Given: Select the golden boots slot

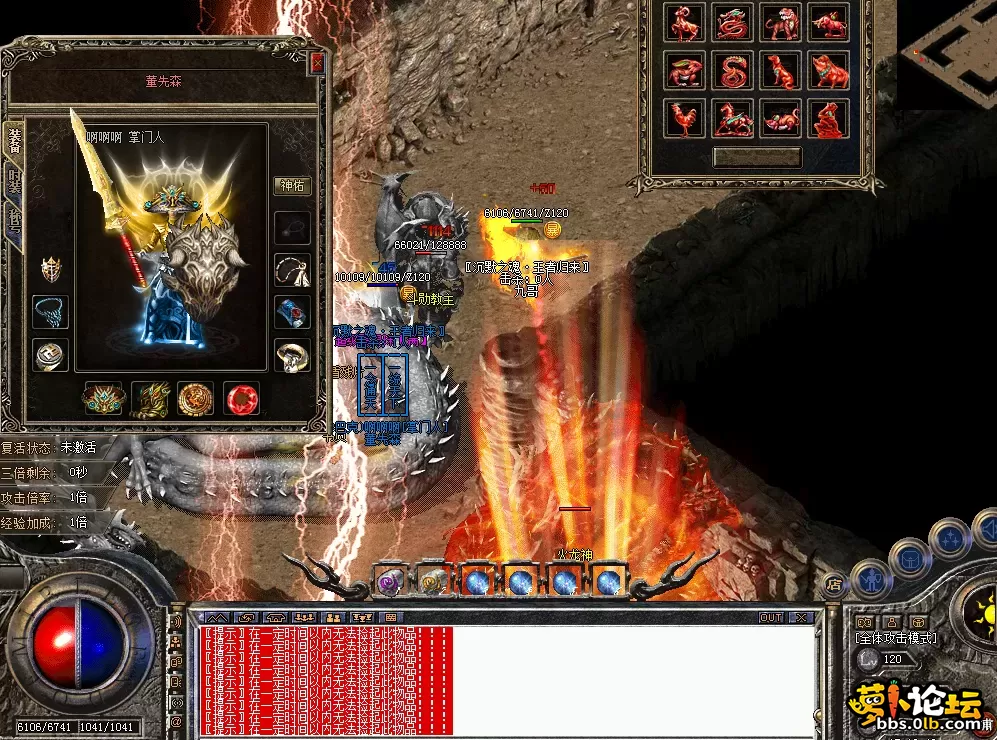Looking at the screenshot, I should 149,398.
